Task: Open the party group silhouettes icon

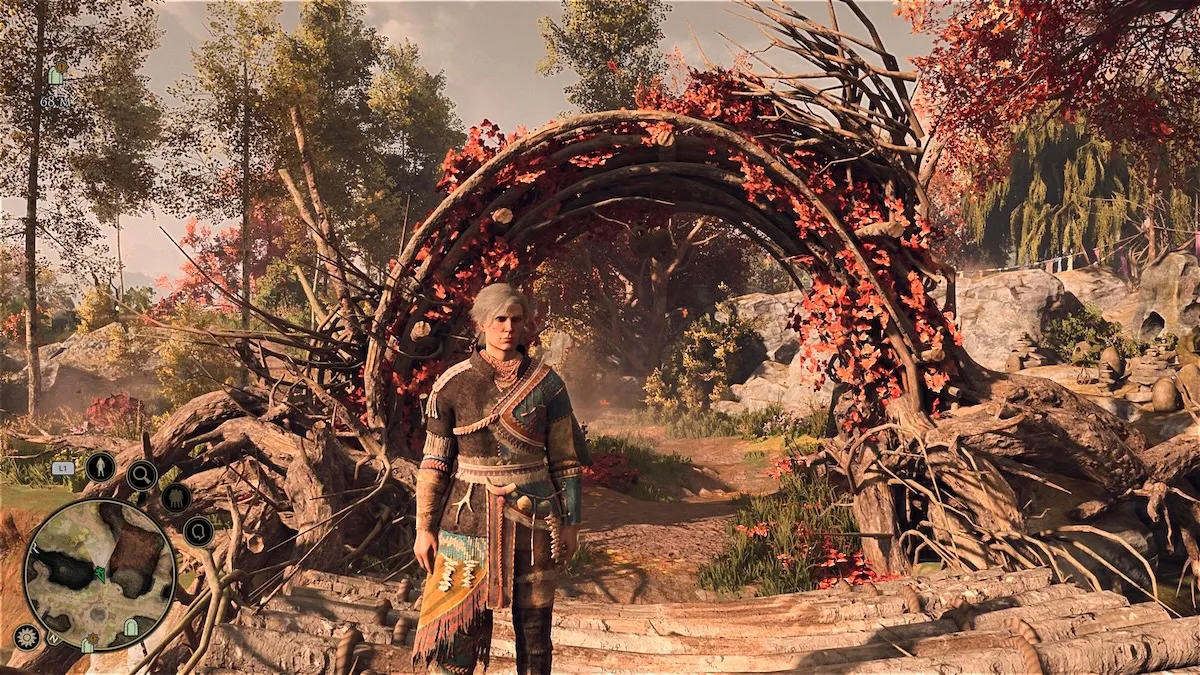Action: point(176,497)
